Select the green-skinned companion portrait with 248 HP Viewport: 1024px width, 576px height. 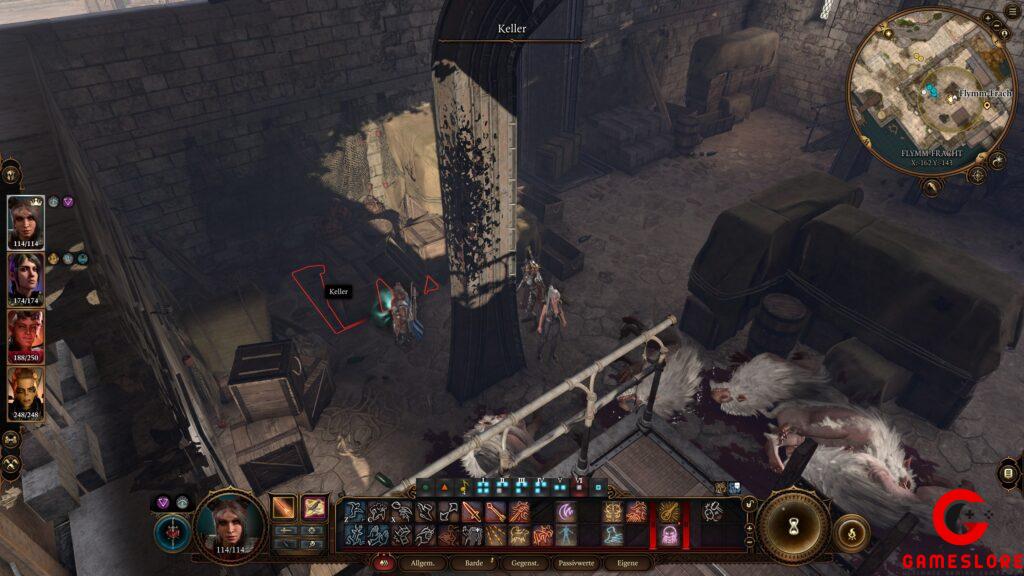click(x=26, y=391)
